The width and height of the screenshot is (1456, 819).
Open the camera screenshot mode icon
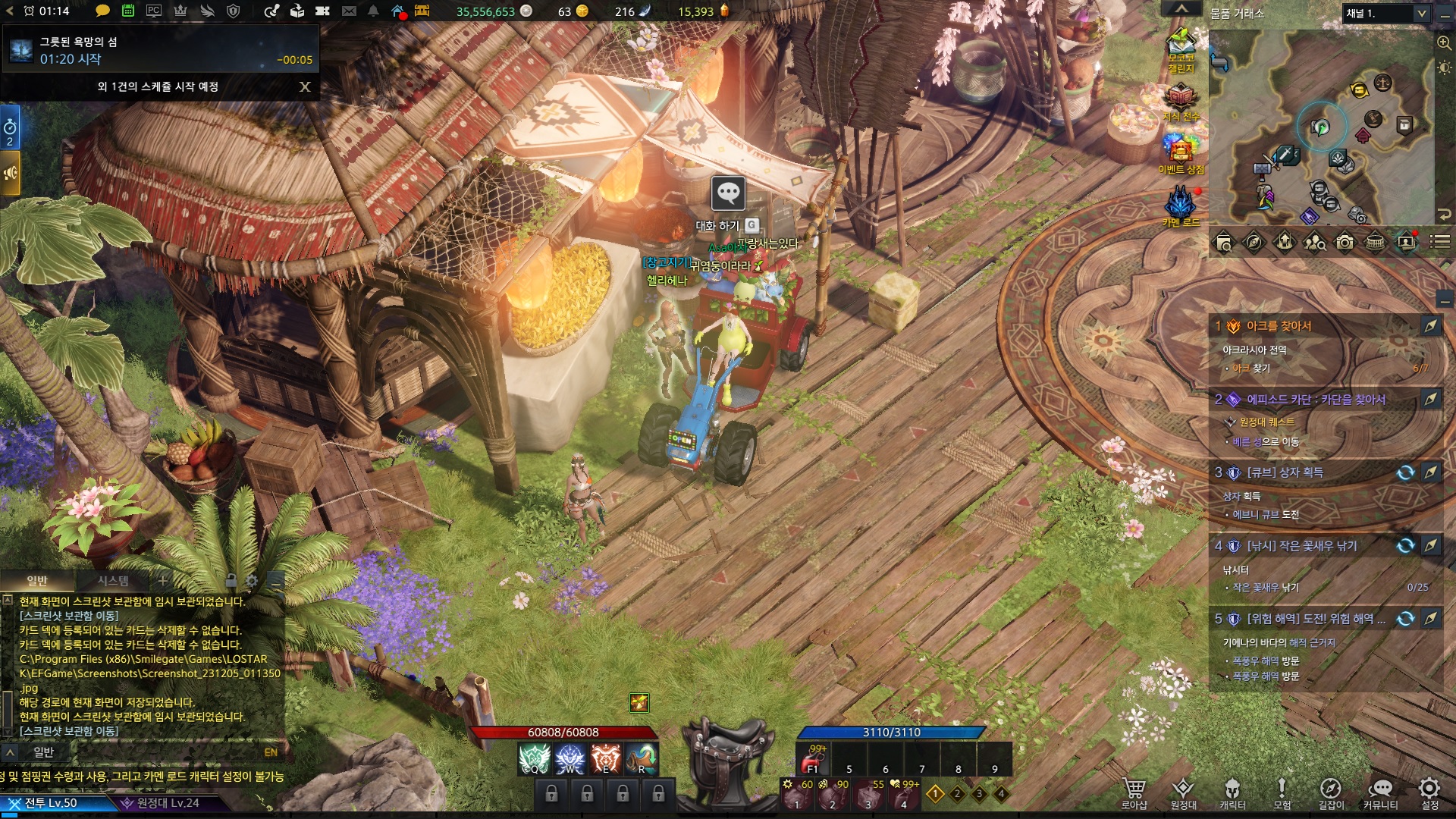tap(1345, 243)
